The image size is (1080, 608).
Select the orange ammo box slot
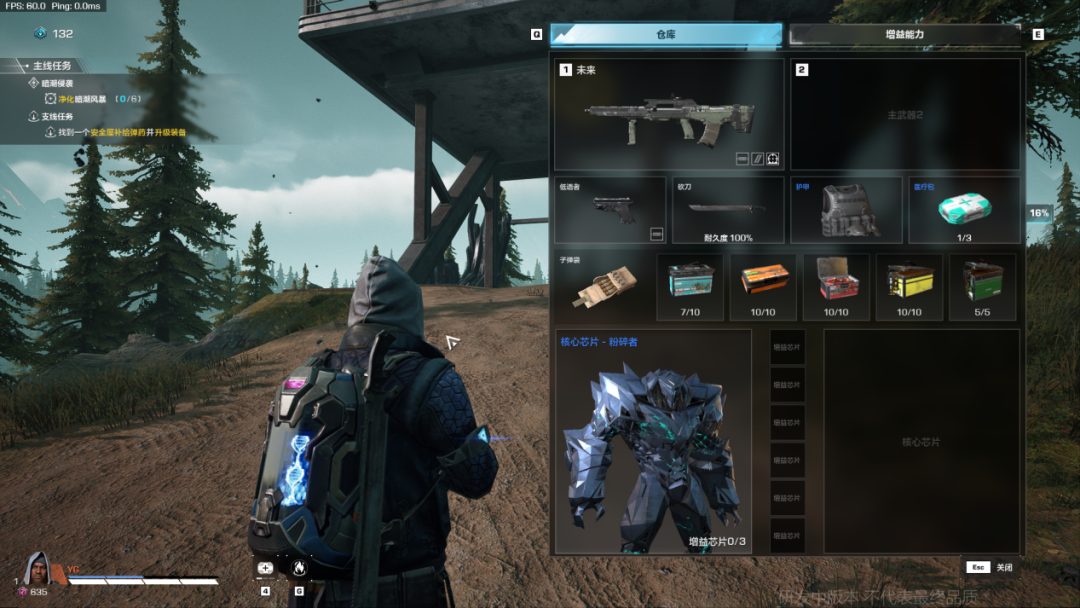pos(763,287)
